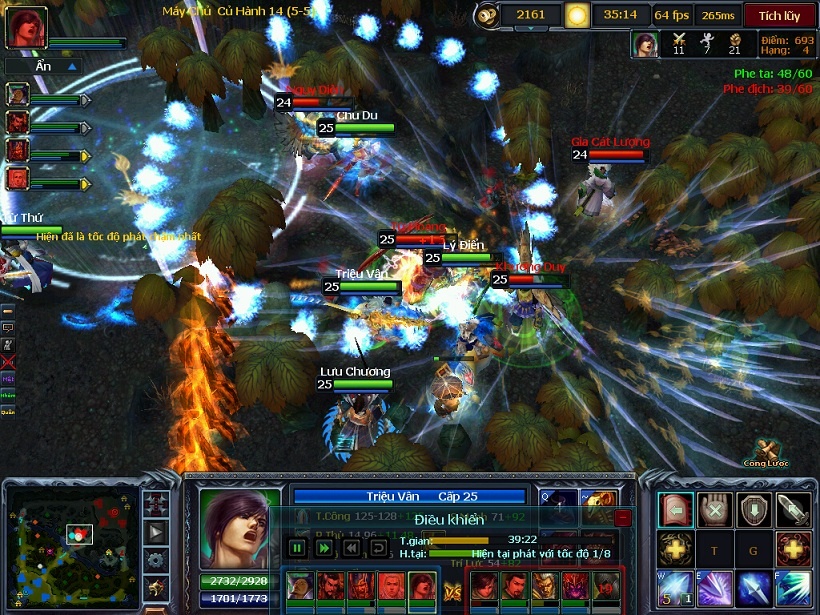Cast the W ice-streak skill
This screenshot has height=615, width=820.
pyautogui.click(x=675, y=588)
